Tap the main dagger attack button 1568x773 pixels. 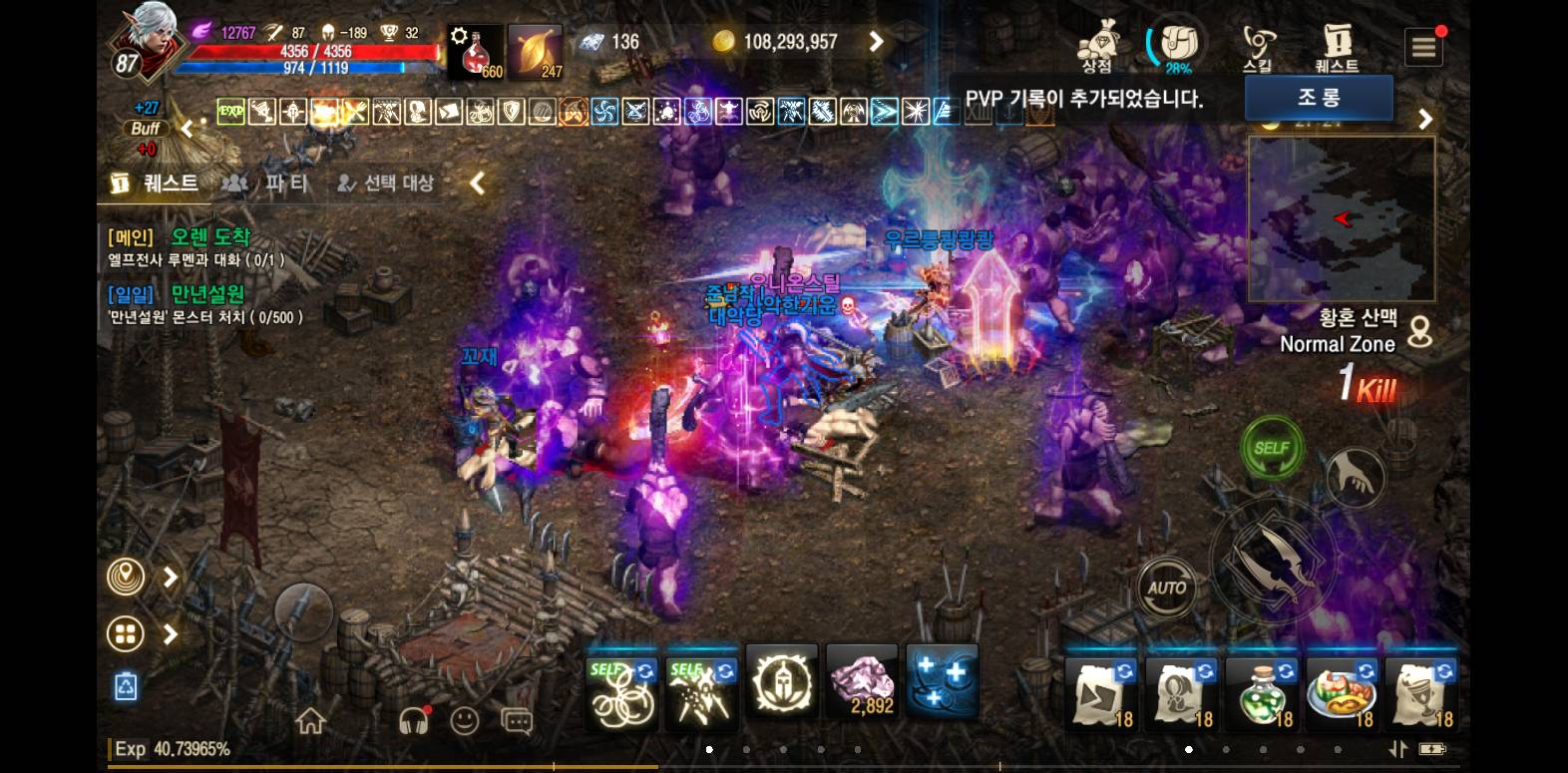(1270, 559)
